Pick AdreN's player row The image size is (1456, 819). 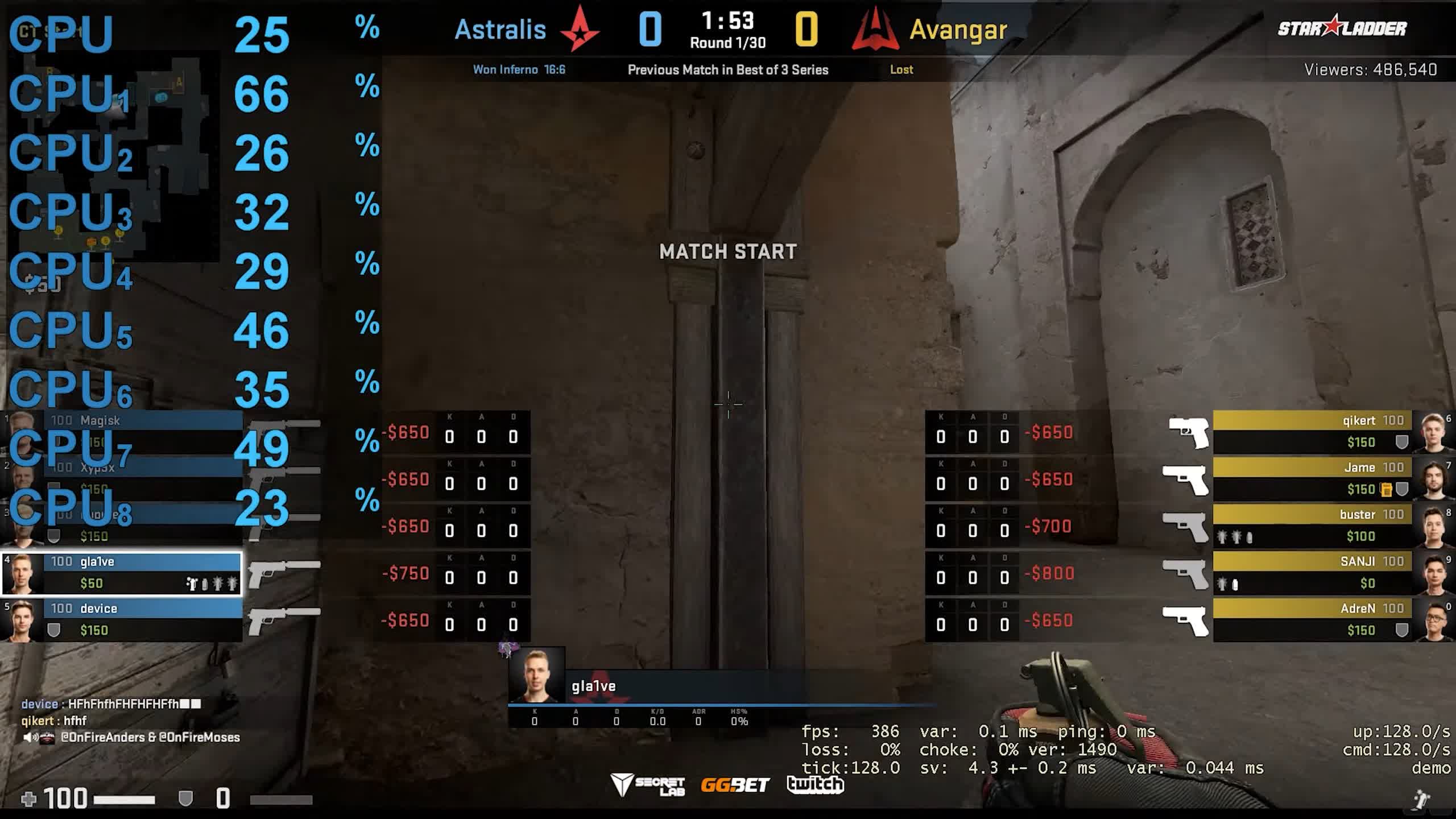tap(1314, 619)
